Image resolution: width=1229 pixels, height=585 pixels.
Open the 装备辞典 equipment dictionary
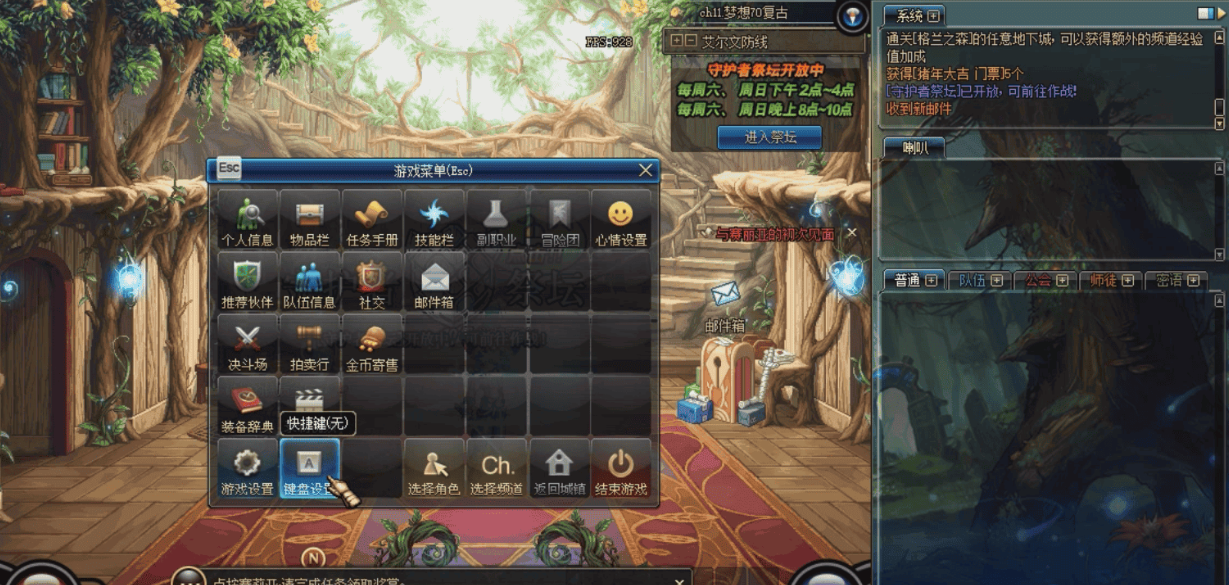[247, 407]
